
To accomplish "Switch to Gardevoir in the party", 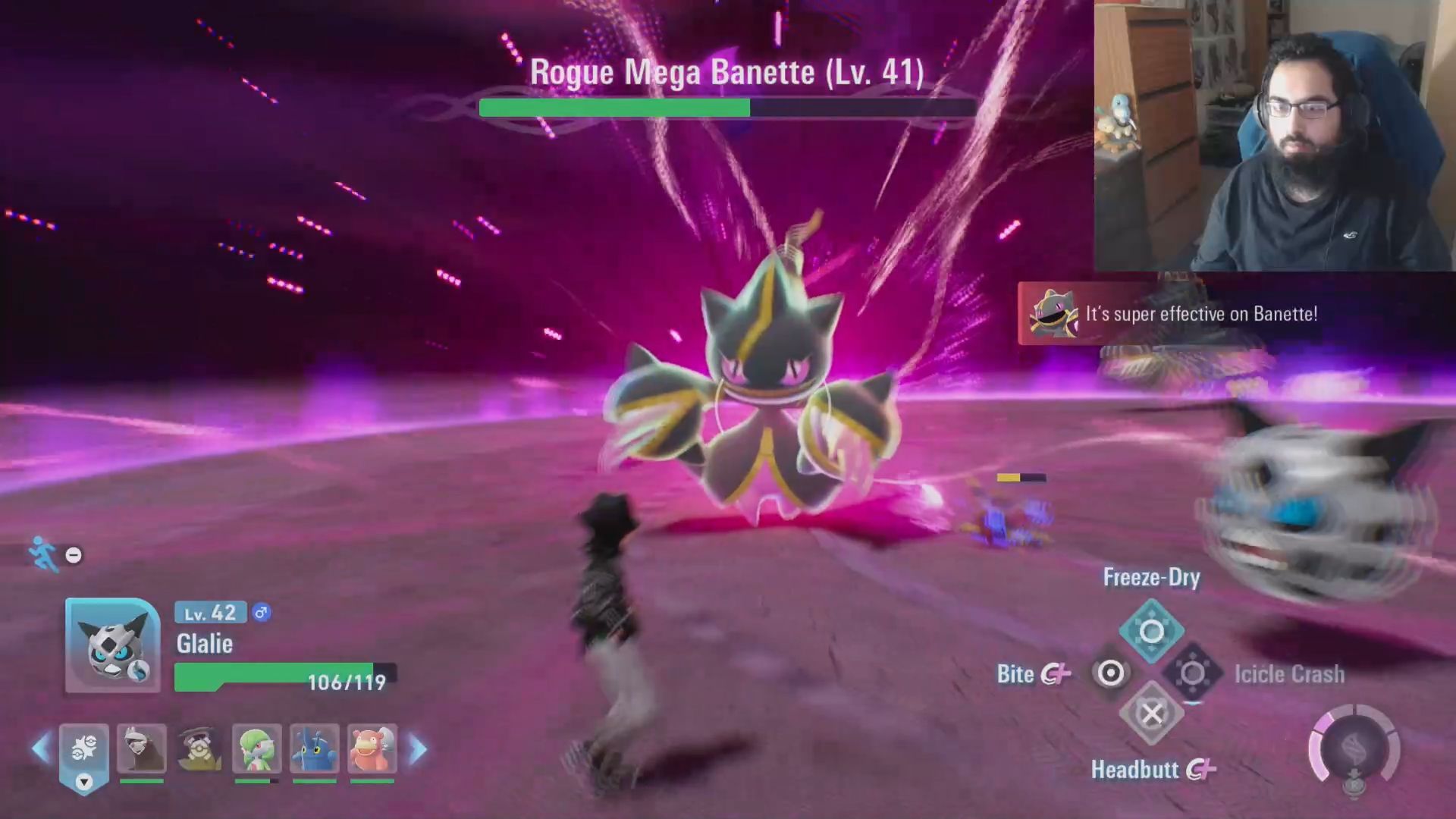I will coord(256,749).
